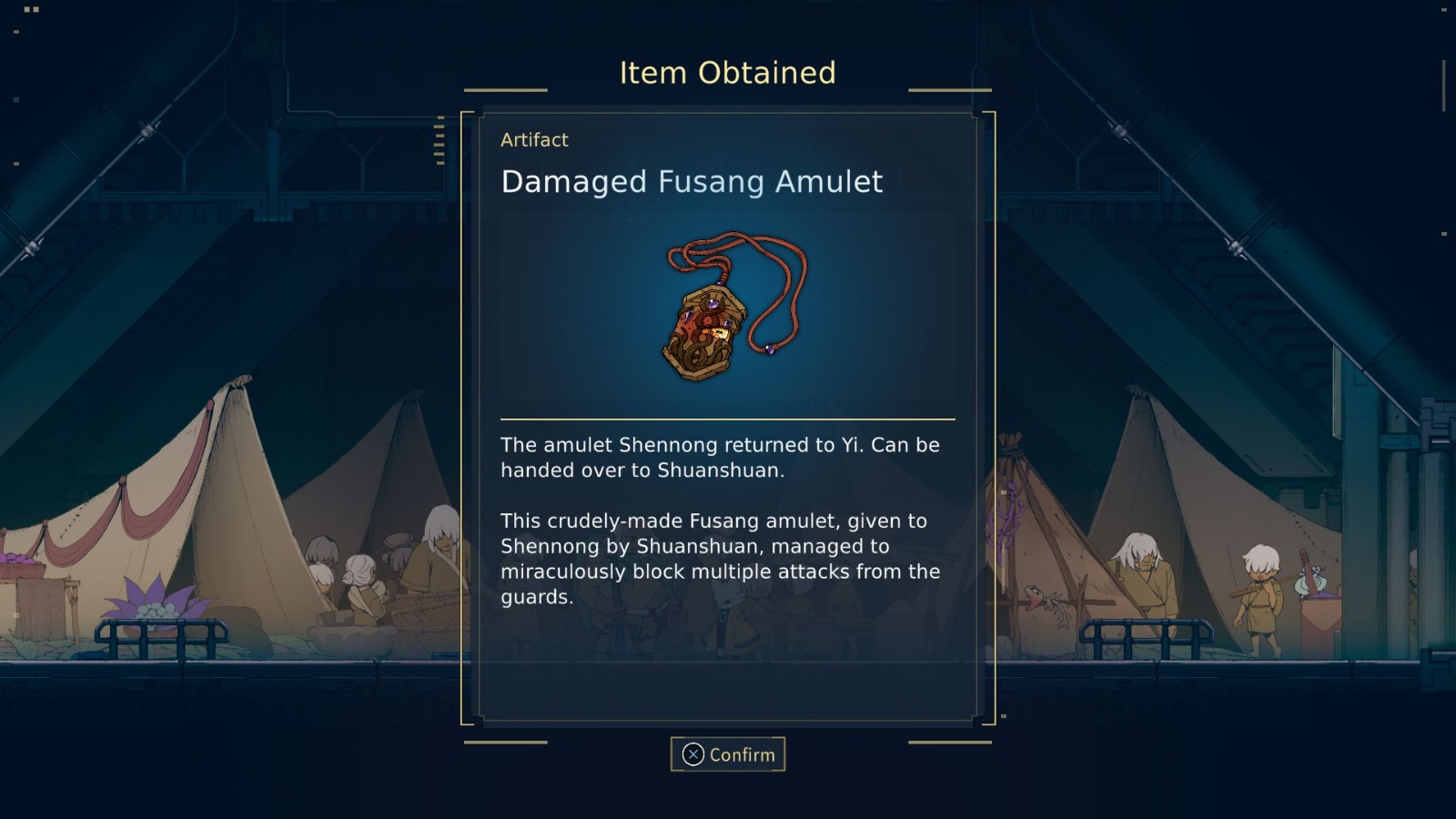Click the Artifact heading above the item name
Viewport: 1456px width, 819px height.
(535, 140)
